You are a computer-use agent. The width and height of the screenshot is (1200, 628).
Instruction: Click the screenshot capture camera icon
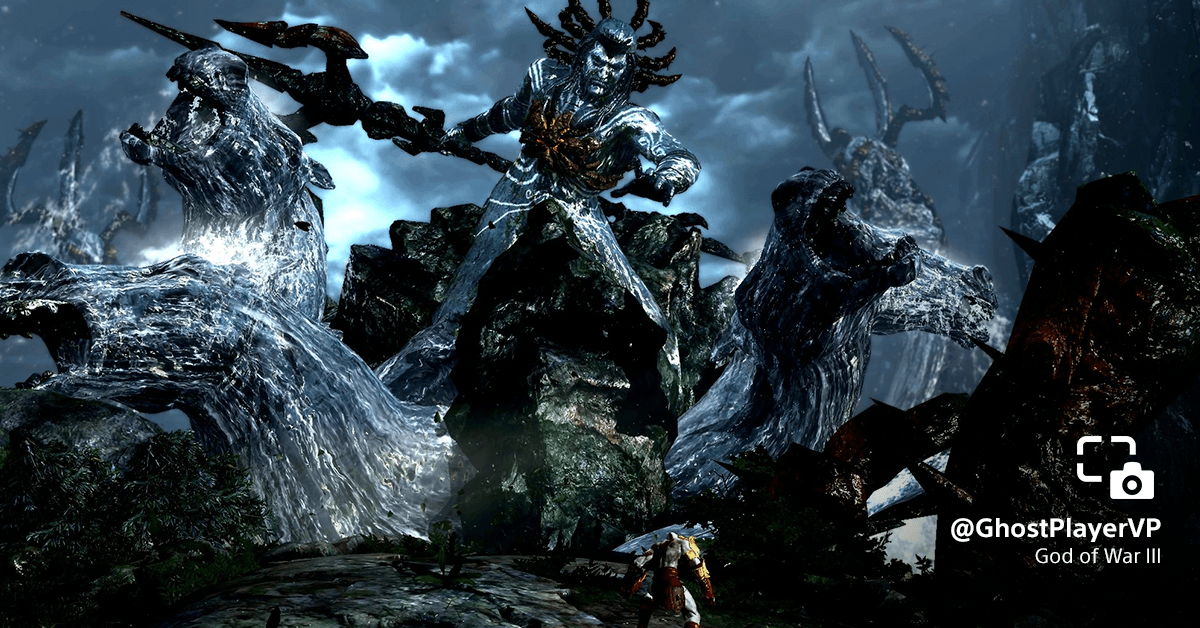1115,467
